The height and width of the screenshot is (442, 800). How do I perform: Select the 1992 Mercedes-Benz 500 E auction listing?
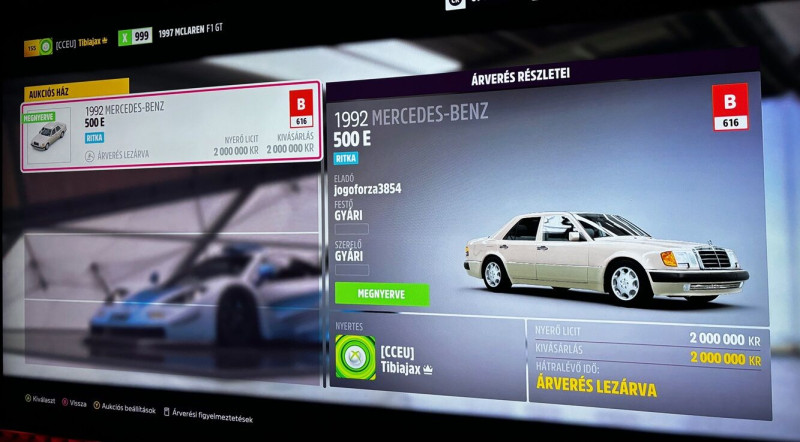[170, 127]
